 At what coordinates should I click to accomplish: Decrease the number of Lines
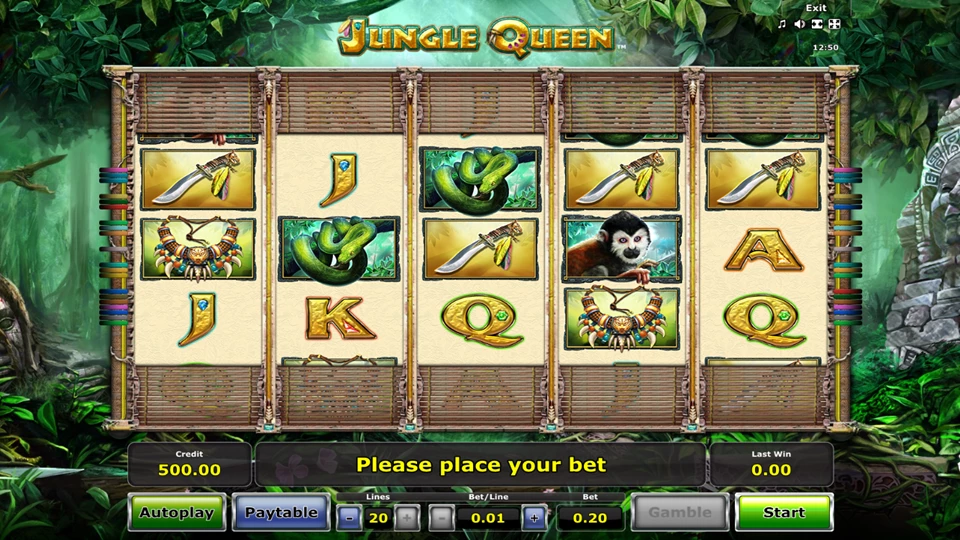(348, 518)
